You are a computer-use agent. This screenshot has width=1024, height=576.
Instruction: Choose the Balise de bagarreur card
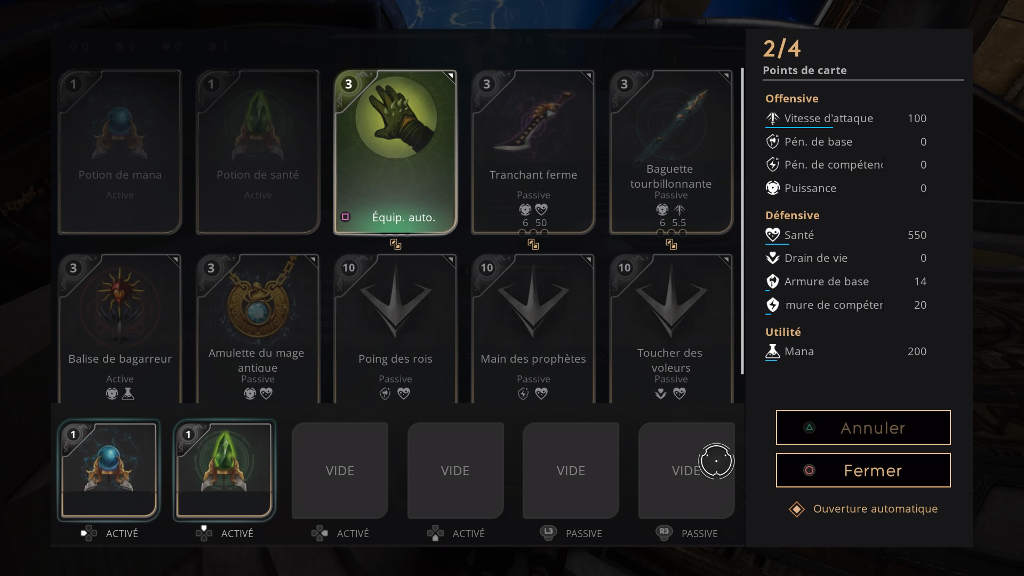tap(120, 330)
